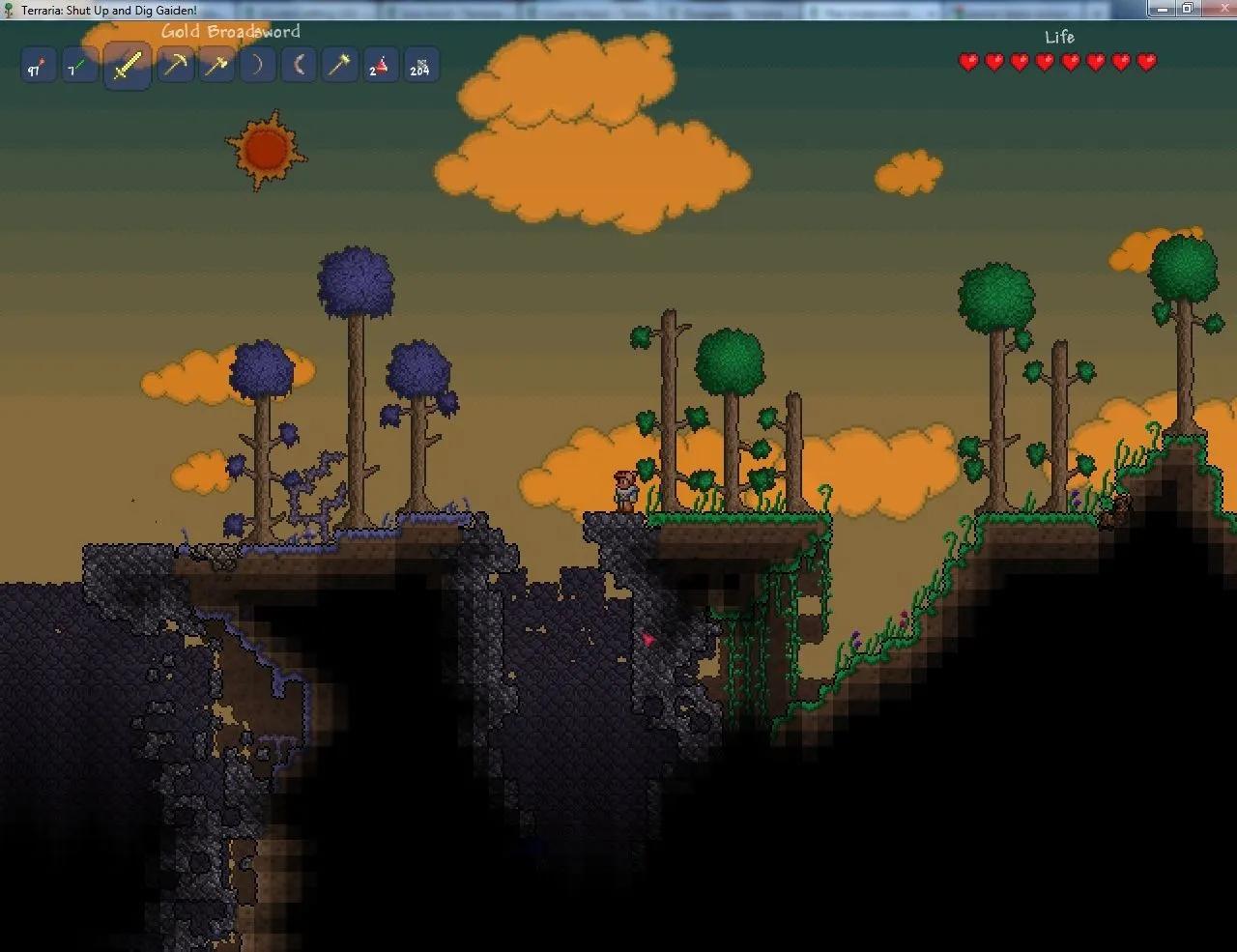This screenshot has width=1237, height=952.
Task: Select the torch stack of 97
Action: click(37, 67)
